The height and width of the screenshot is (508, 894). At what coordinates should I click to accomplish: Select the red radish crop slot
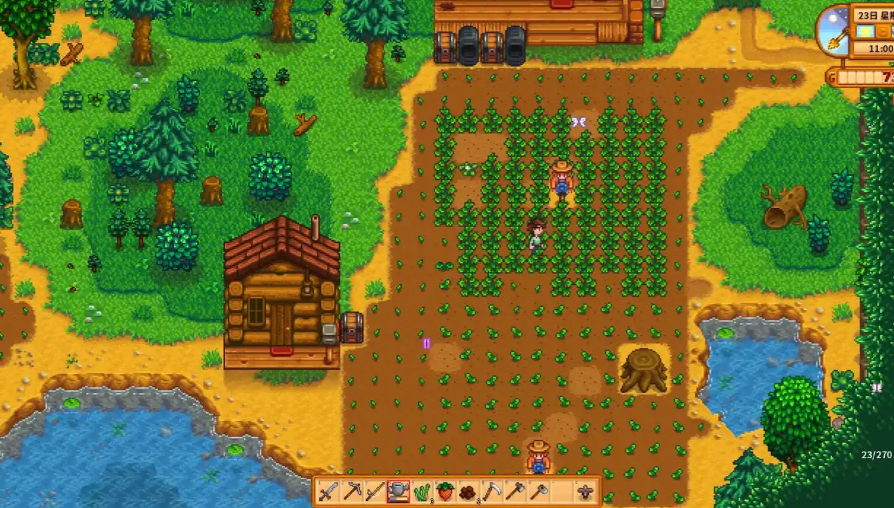click(445, 491)
